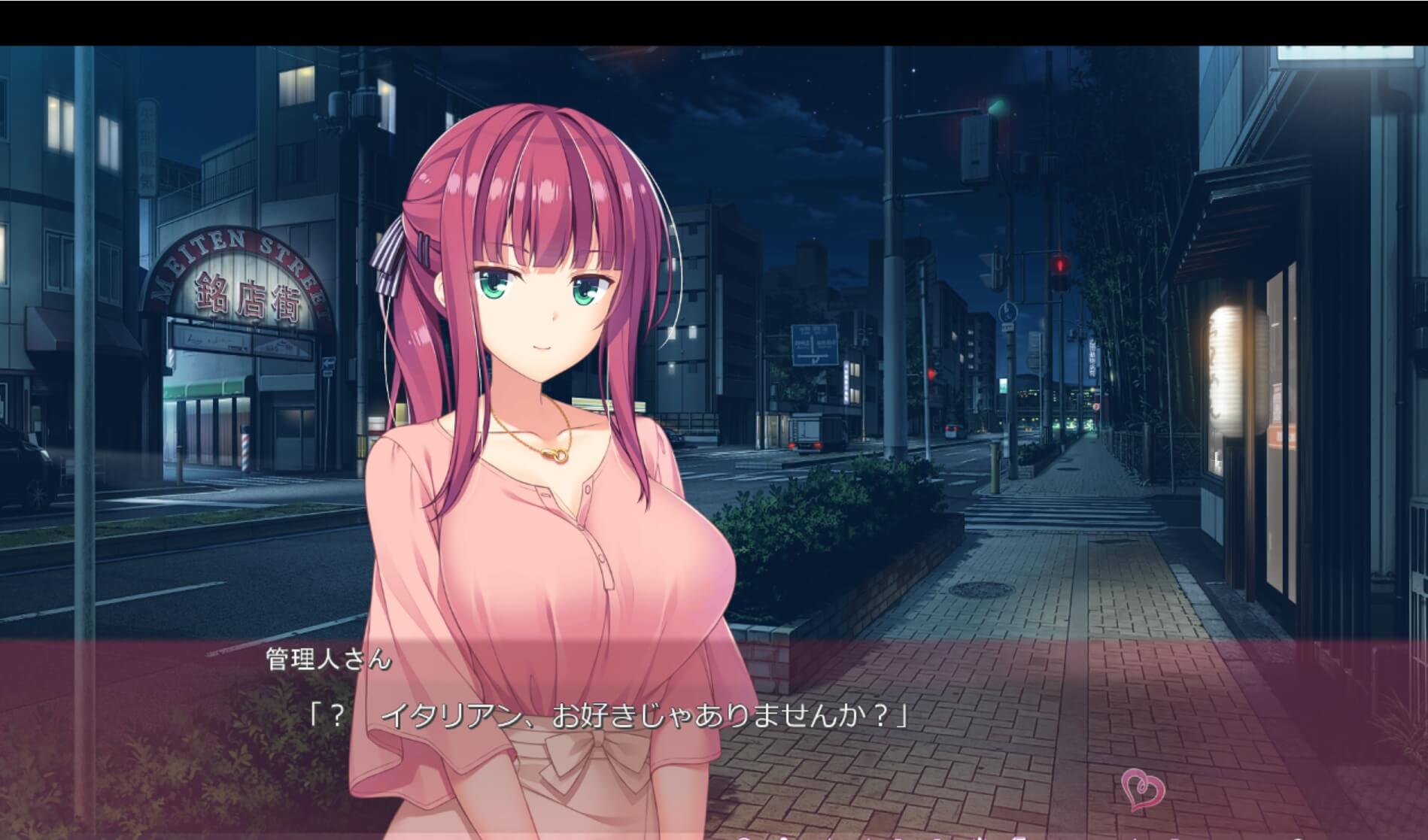Click the middle icon of the bottom quick bar

[x=938, y=837]
